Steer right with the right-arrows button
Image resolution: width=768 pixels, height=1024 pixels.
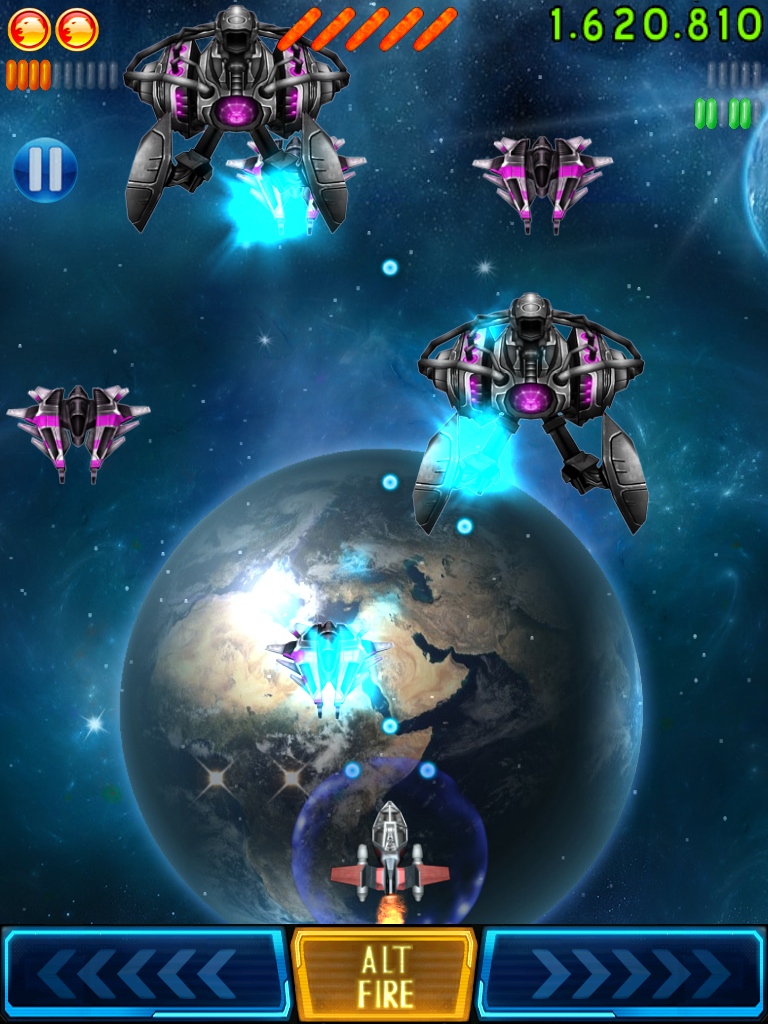tap(622, 974)
